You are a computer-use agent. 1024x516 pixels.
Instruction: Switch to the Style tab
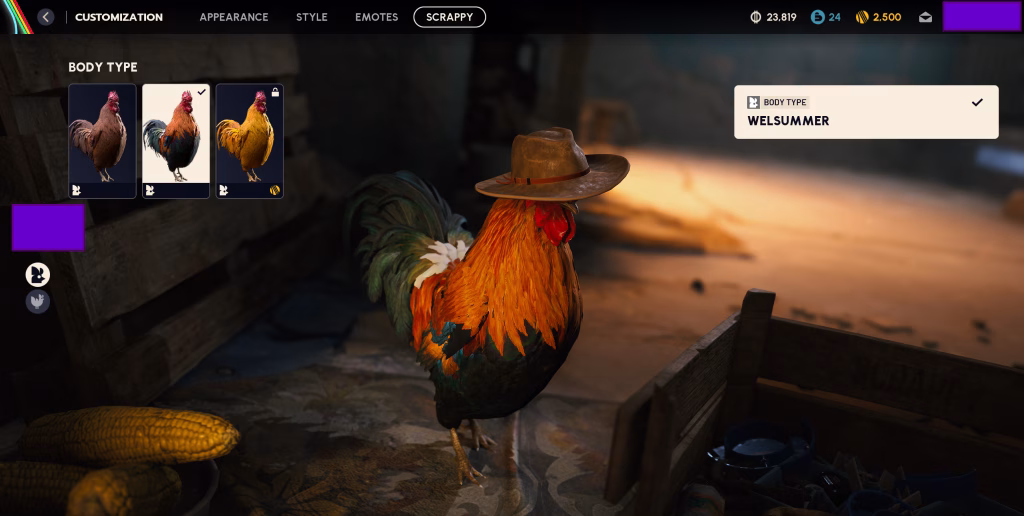pos(312,17)
